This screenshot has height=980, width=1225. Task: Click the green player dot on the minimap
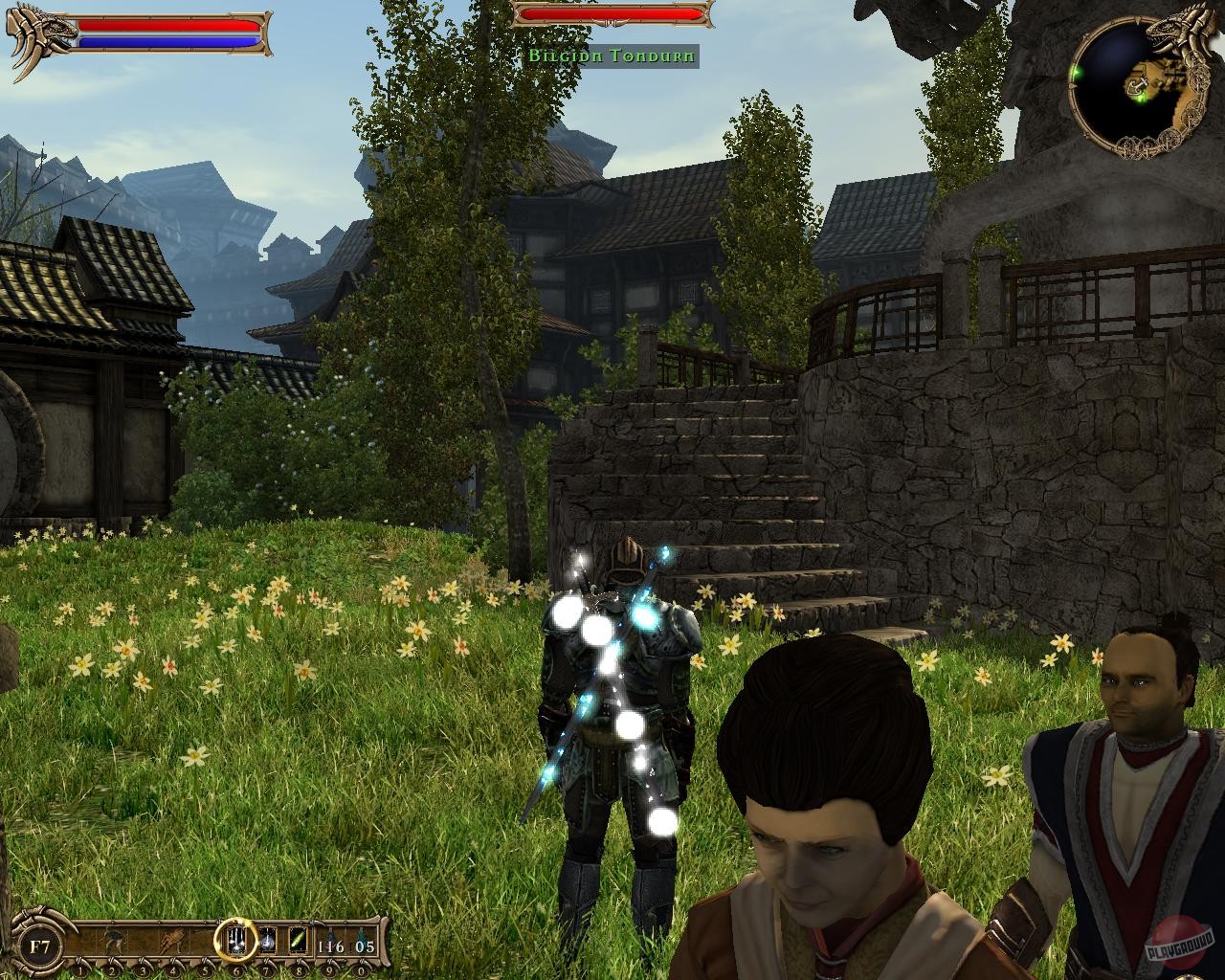1140,99
